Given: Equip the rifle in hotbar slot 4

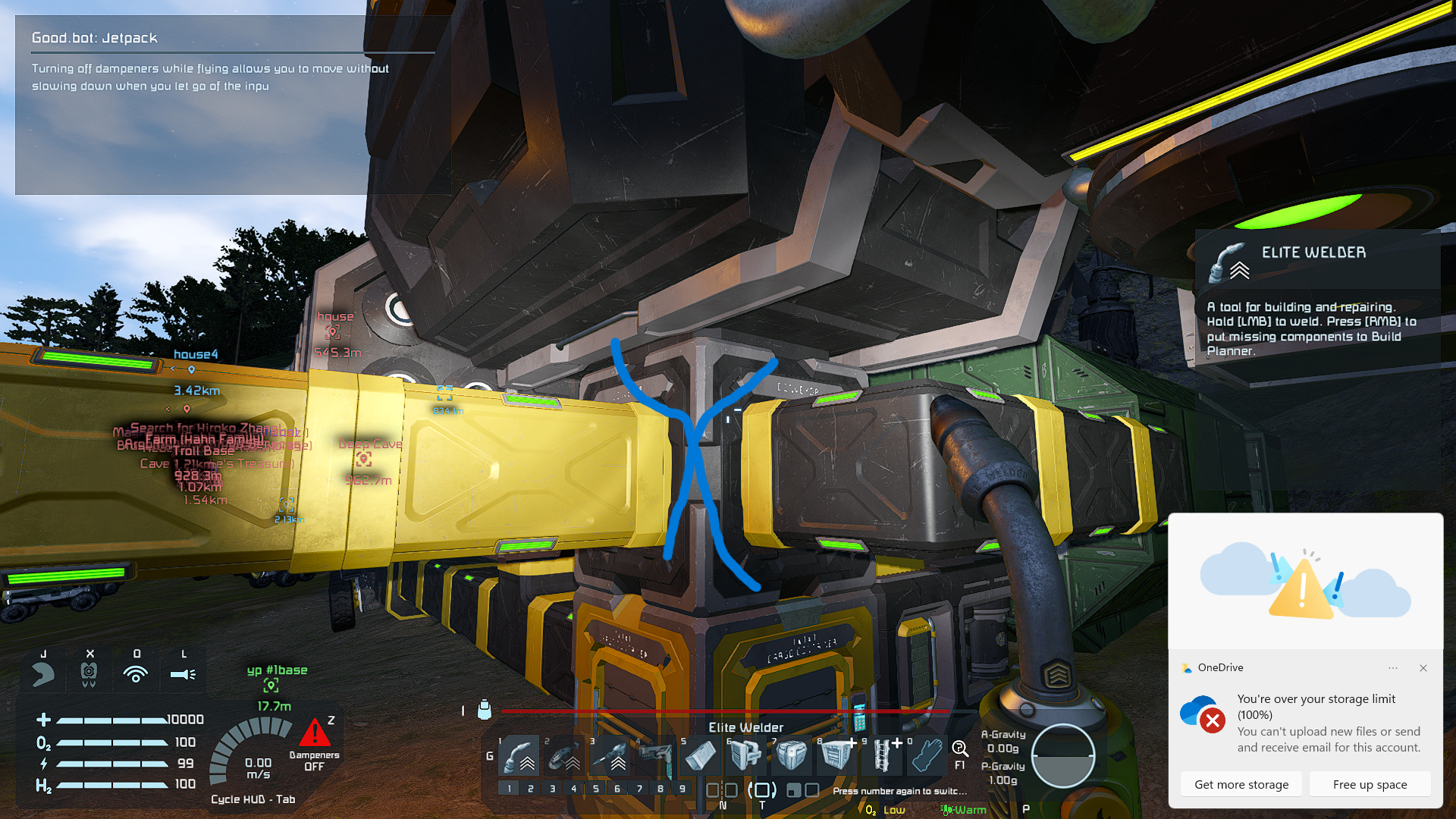Looking at the screenshot, I should click(x=656, y=755).
